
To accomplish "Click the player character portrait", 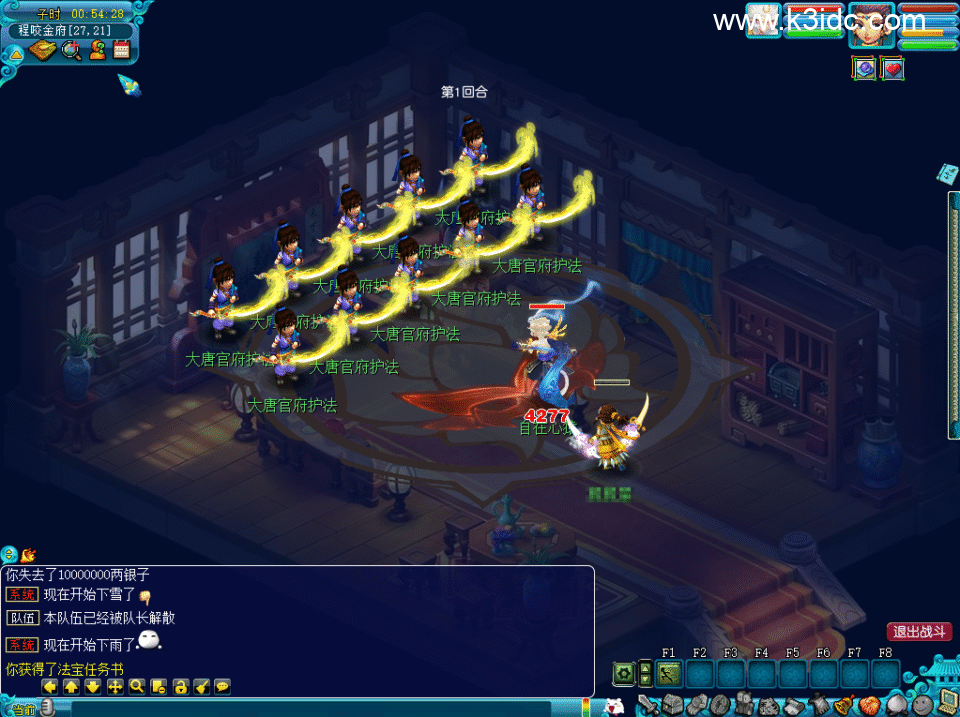I will [x=873, y=24].
